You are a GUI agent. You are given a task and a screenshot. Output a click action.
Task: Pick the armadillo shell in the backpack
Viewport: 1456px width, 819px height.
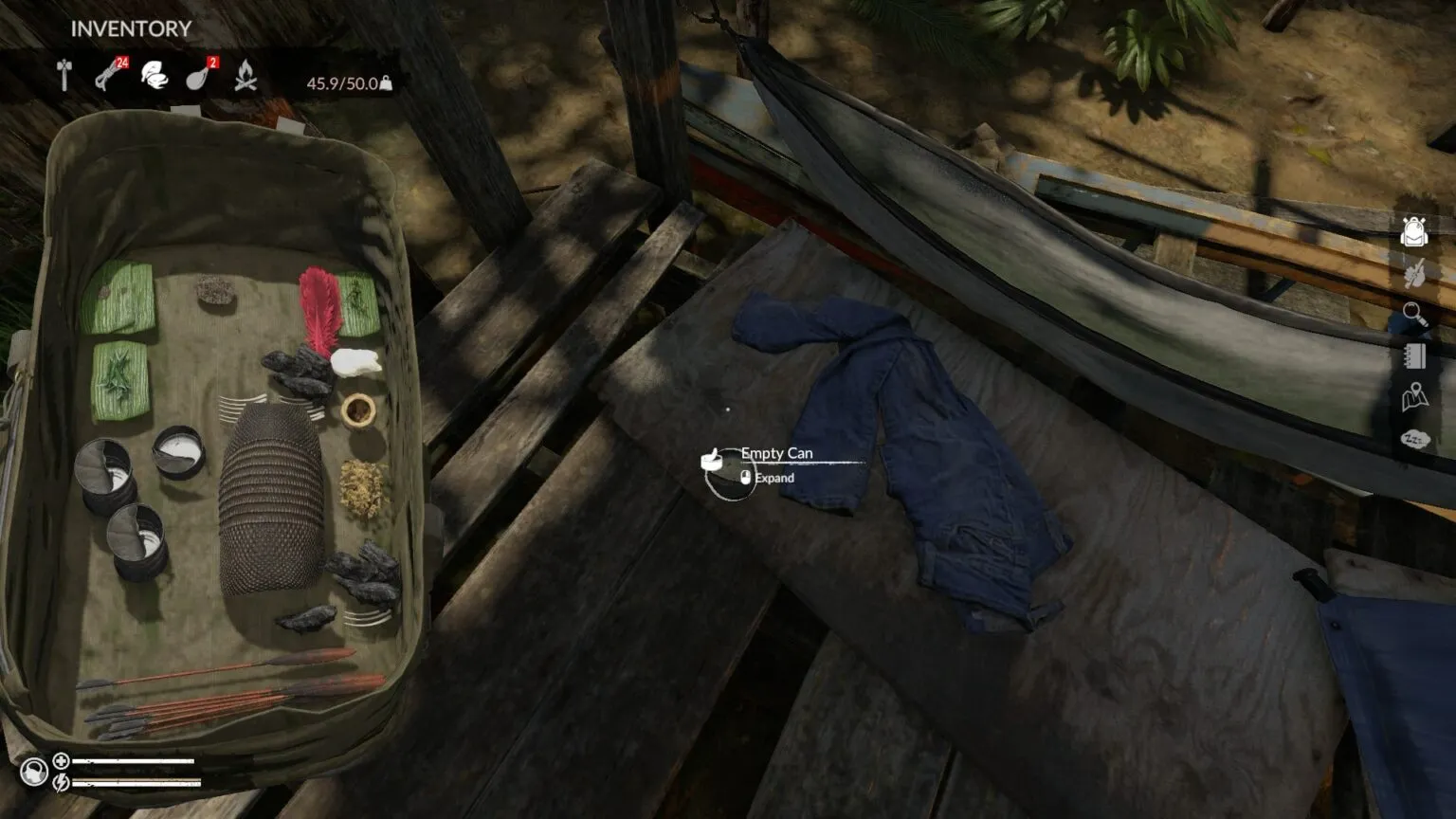tap(271, 498)
